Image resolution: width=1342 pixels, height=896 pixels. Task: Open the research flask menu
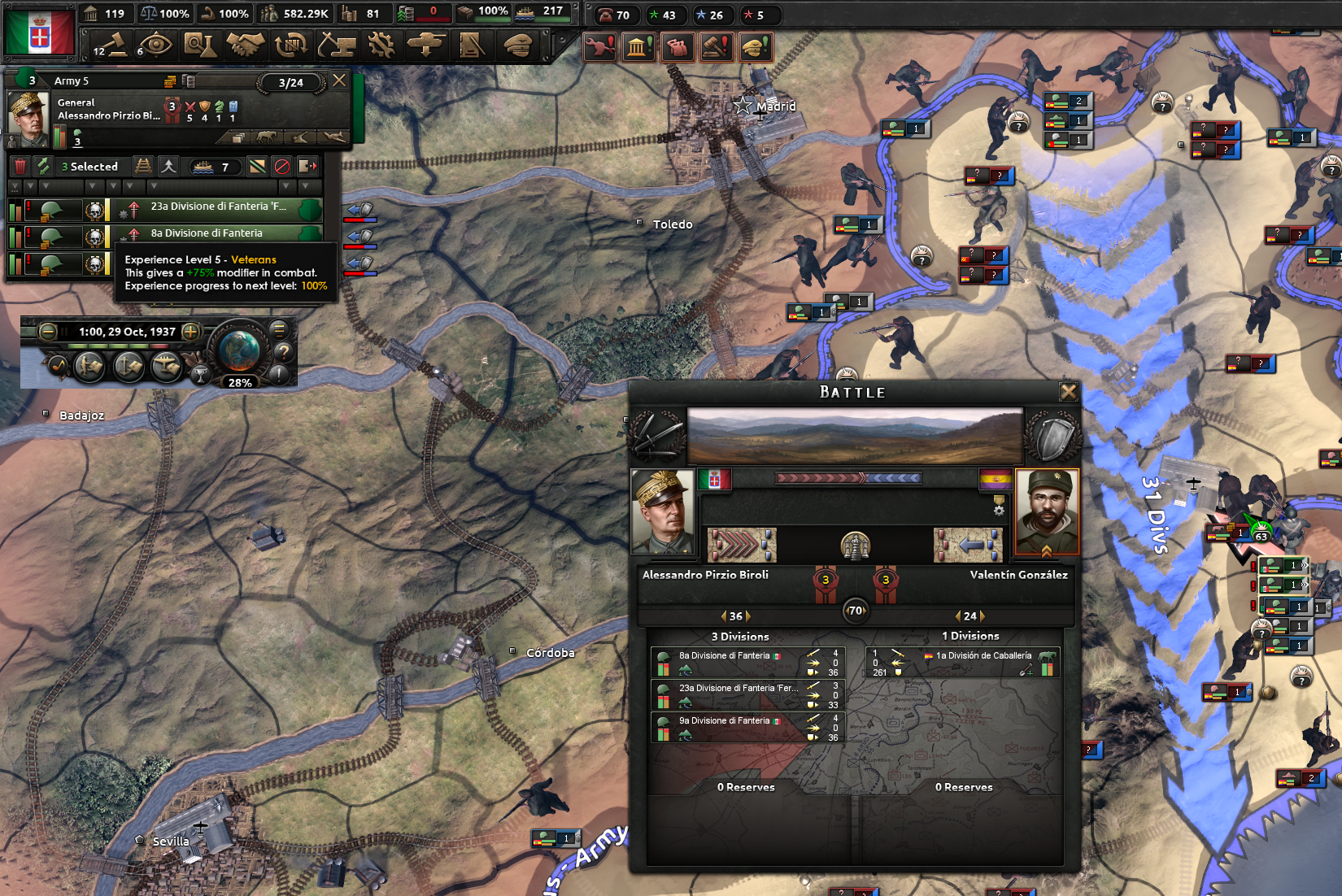pyautogui.click(x=199, y=46)
